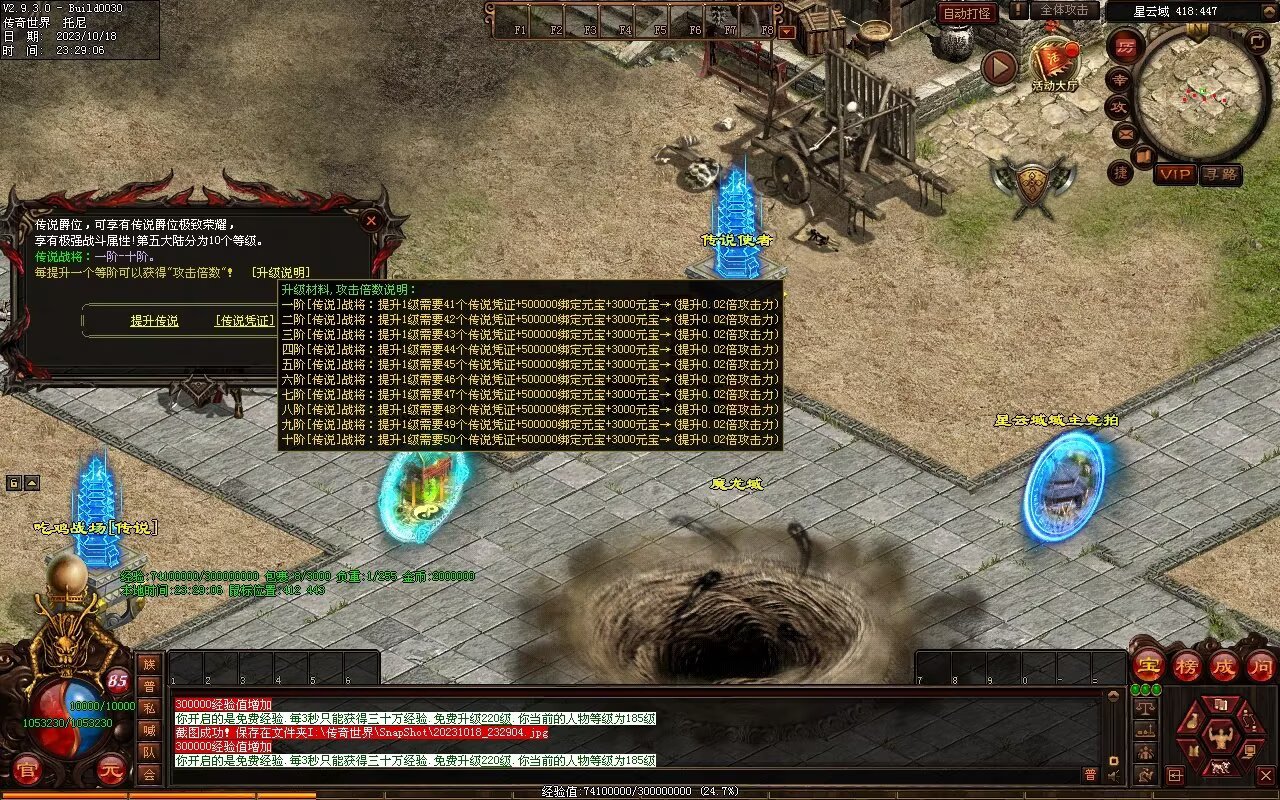Click the [升级说明] link in the dialog
This screenshot has height=800, width=1280.
pyautogui.click(x=280, y=272)
